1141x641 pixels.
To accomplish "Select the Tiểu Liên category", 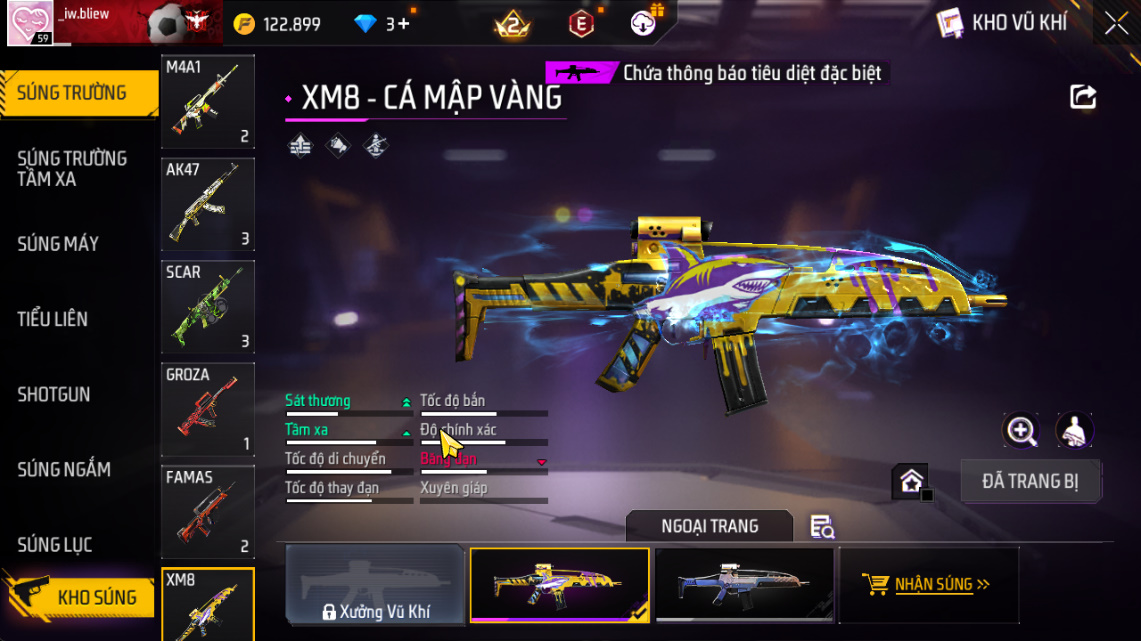I will click(x=52, y=319).
